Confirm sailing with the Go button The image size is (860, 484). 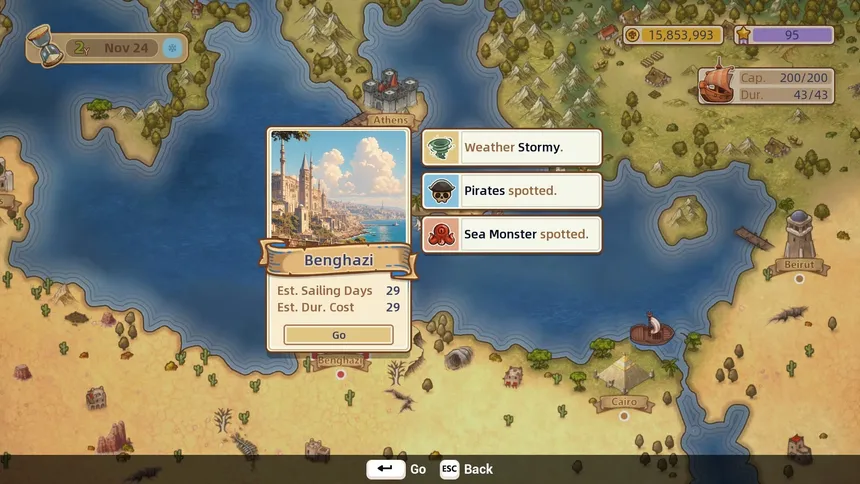click(338, 335)
